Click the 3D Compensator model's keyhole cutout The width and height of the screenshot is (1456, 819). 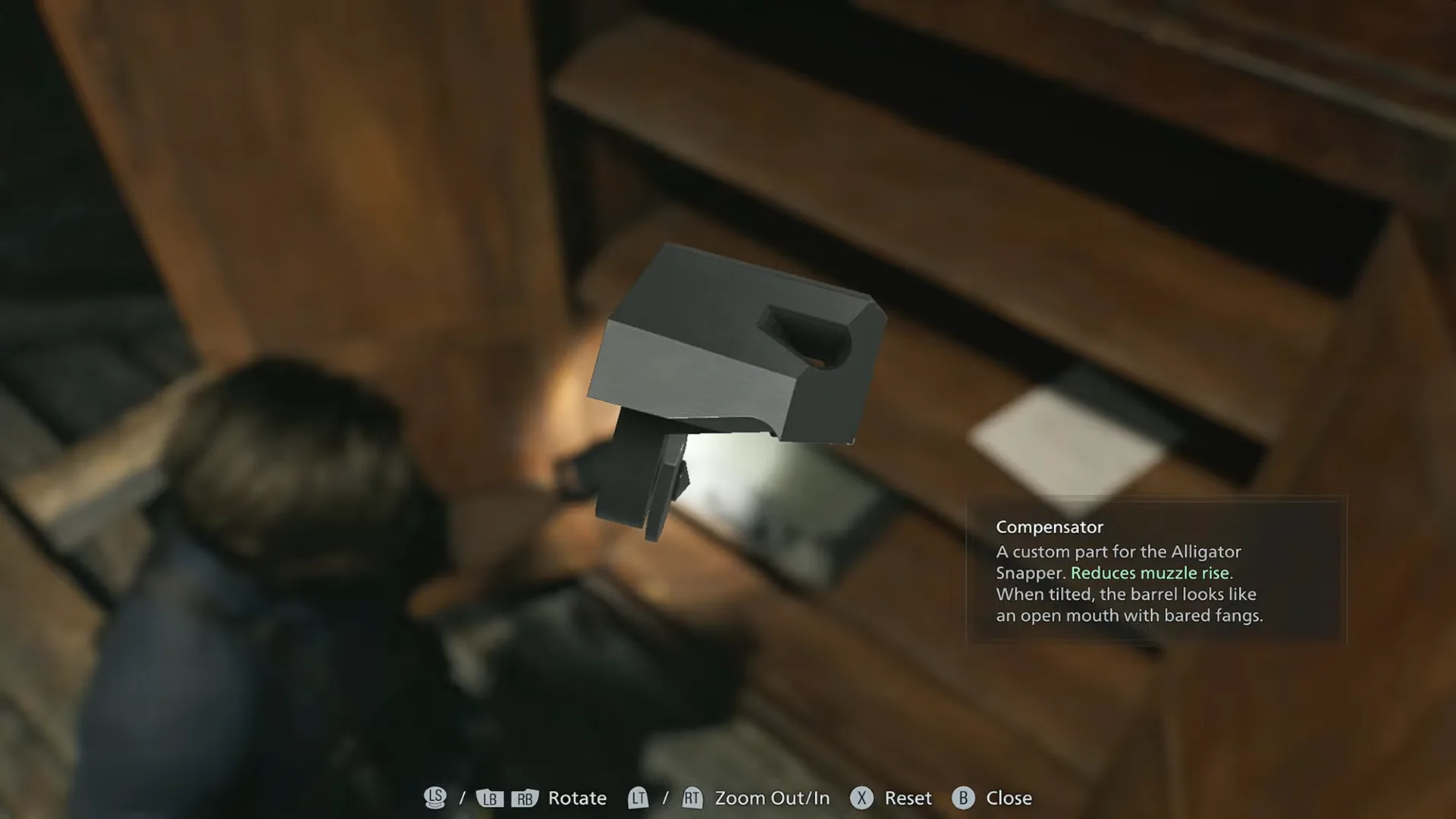(x=808, y=341)
